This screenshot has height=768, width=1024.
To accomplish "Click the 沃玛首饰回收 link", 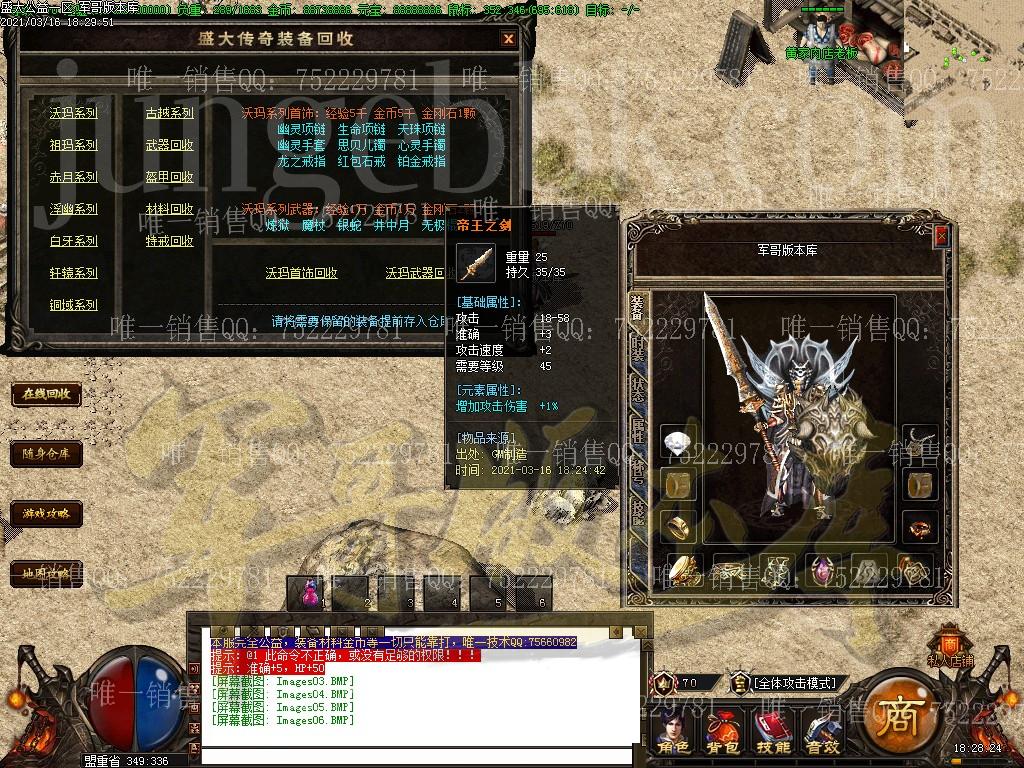I will pos(301,273).
